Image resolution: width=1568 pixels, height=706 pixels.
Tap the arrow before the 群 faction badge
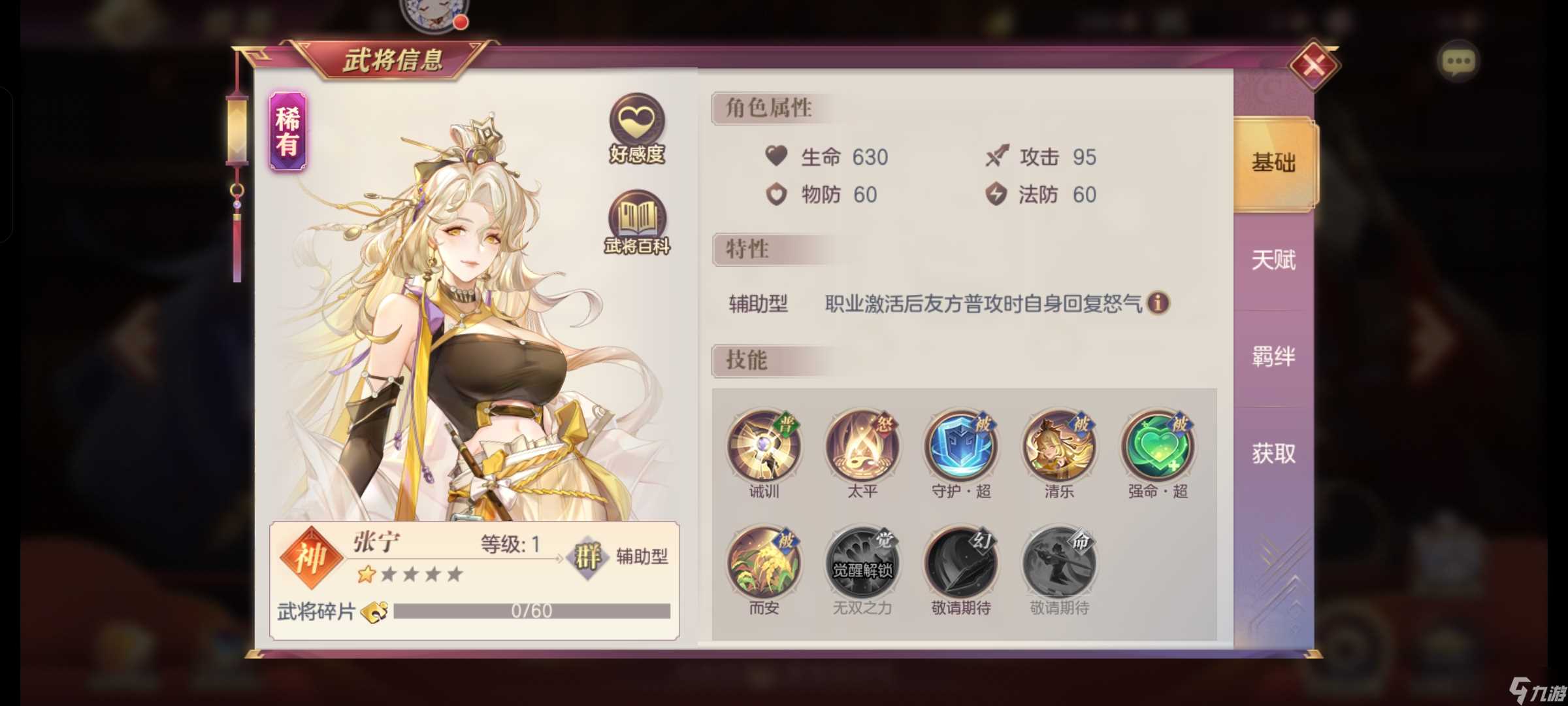tap(561, 559)
